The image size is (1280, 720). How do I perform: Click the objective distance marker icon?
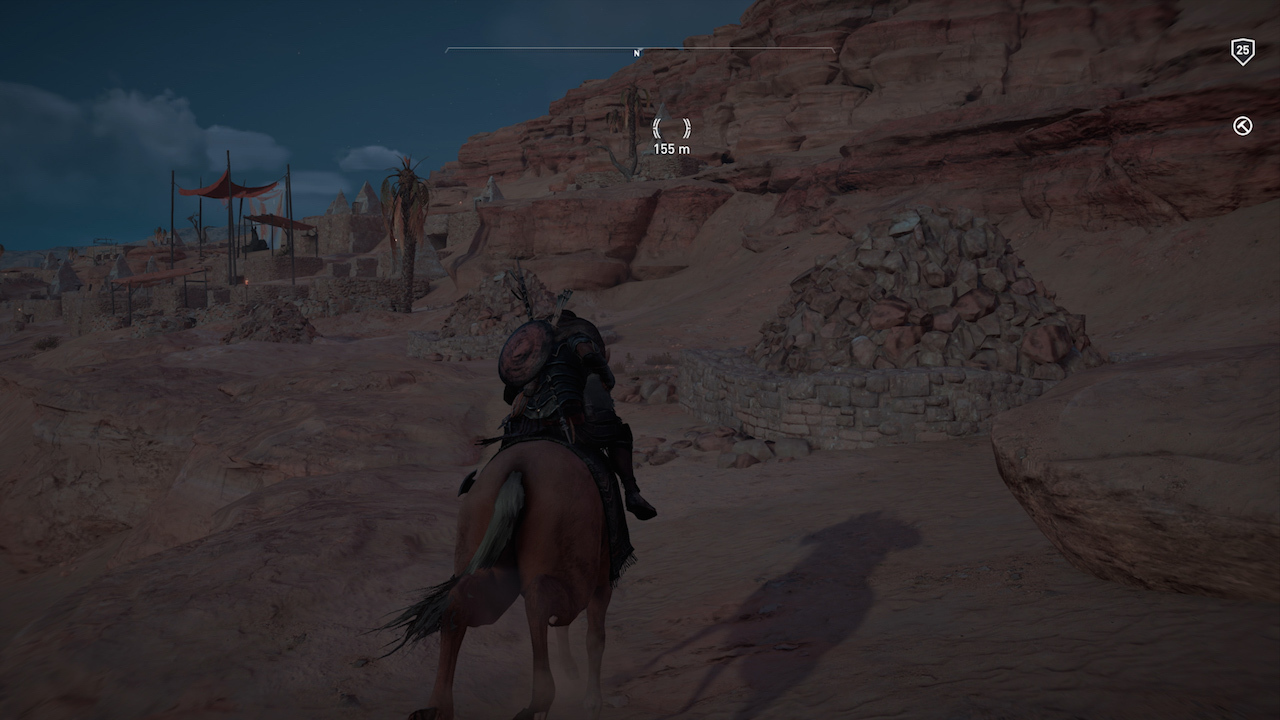coord(672,128)
